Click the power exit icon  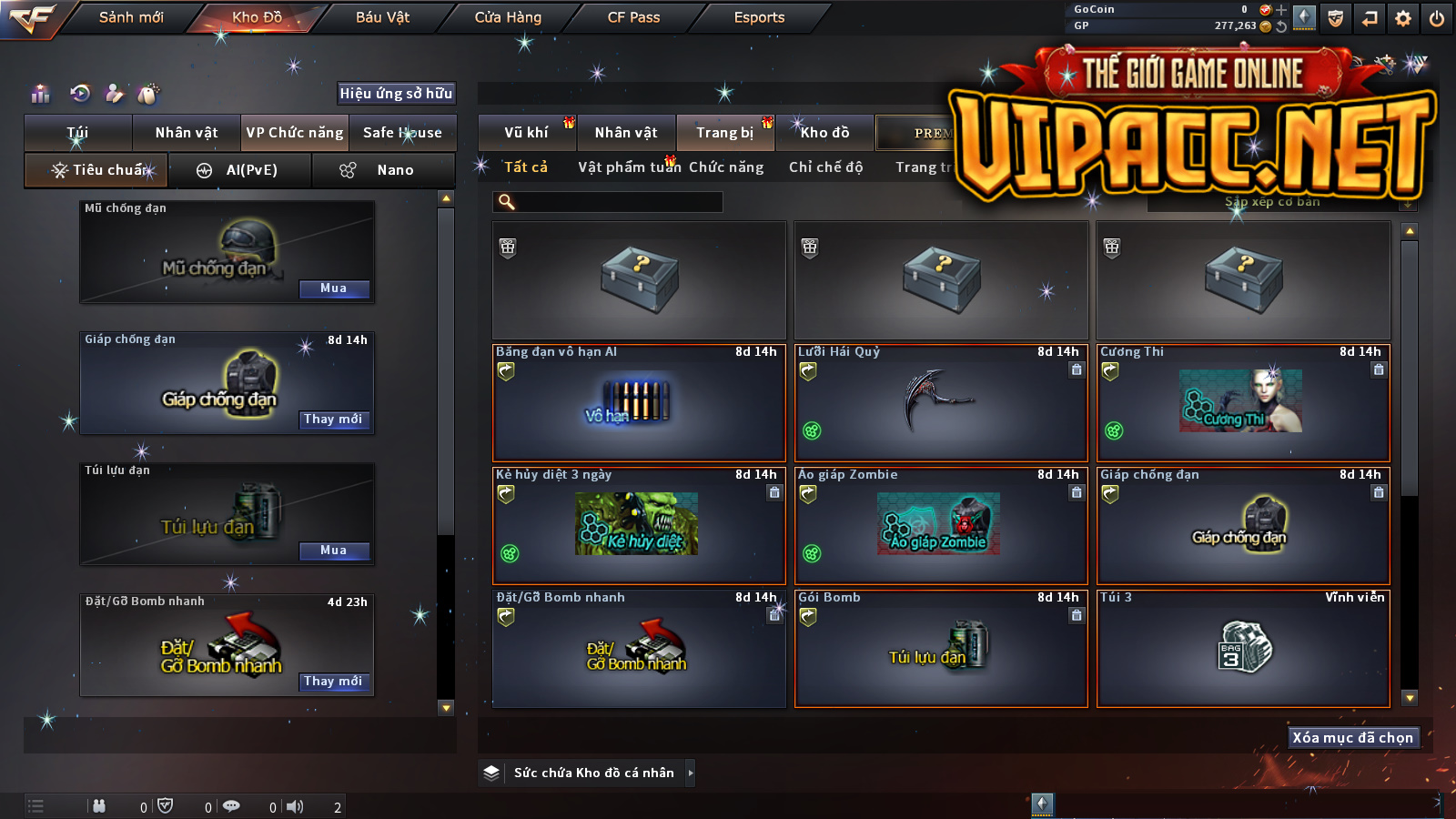pyautogui.click(x=1437, y=18)
